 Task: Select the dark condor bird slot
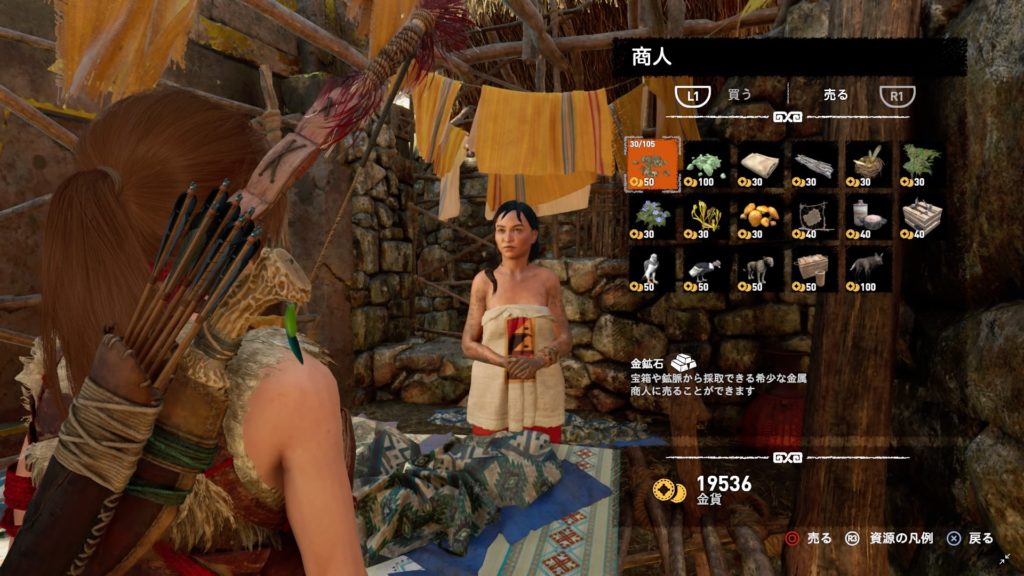[x=705, y=269]
